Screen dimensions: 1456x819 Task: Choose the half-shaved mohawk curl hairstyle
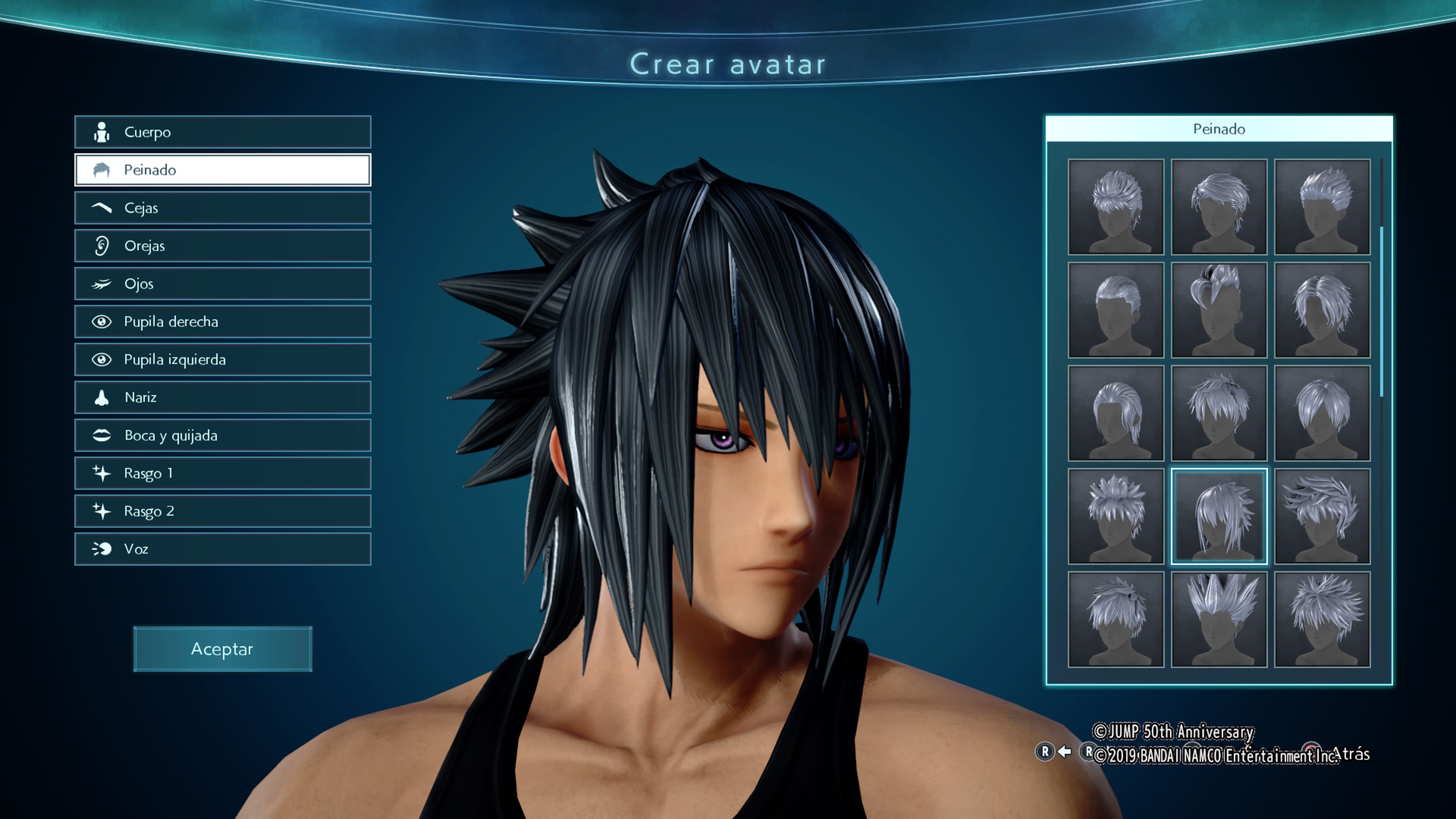1219,310
